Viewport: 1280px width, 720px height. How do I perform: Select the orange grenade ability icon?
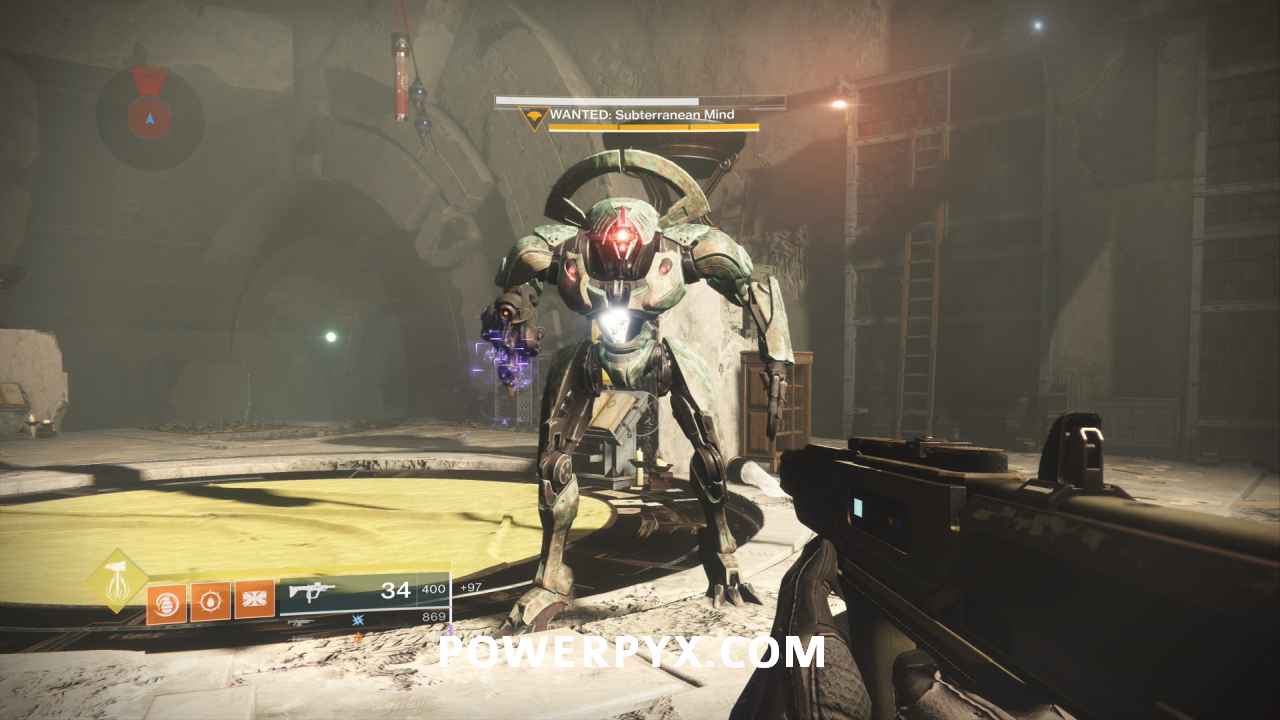(x=166, y=603)
